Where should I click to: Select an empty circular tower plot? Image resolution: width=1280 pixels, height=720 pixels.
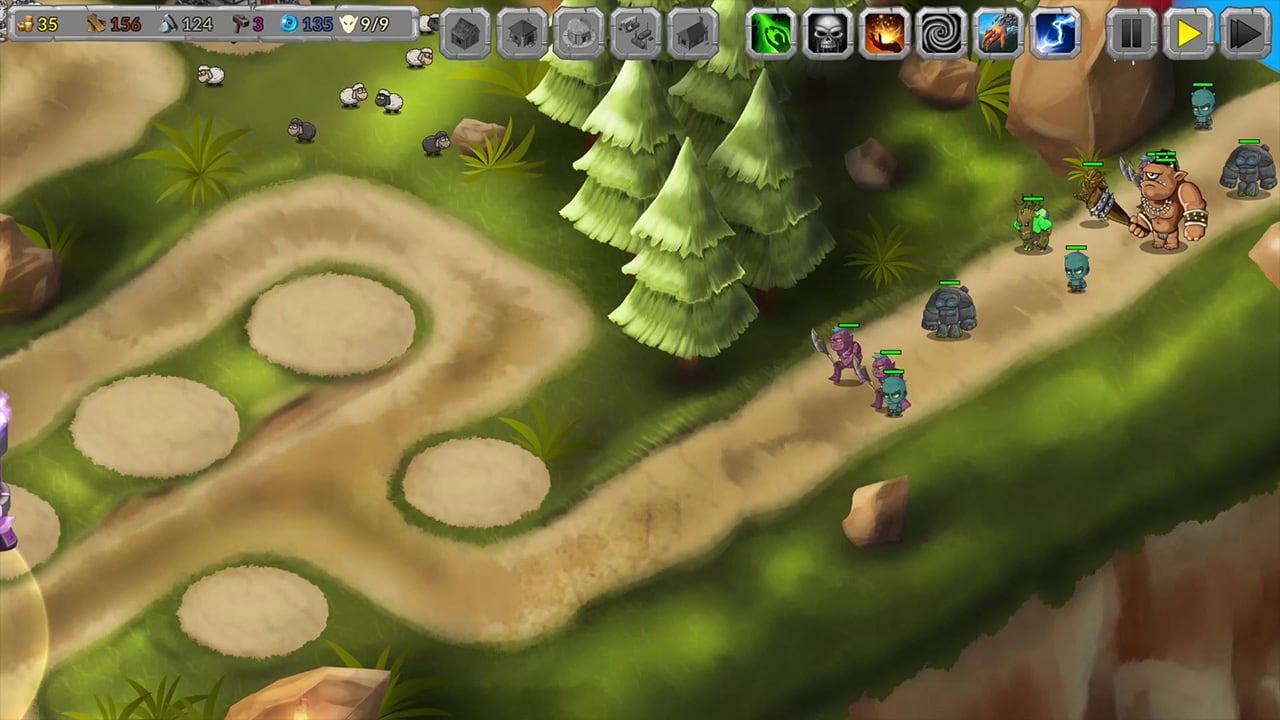pos(330,325)
